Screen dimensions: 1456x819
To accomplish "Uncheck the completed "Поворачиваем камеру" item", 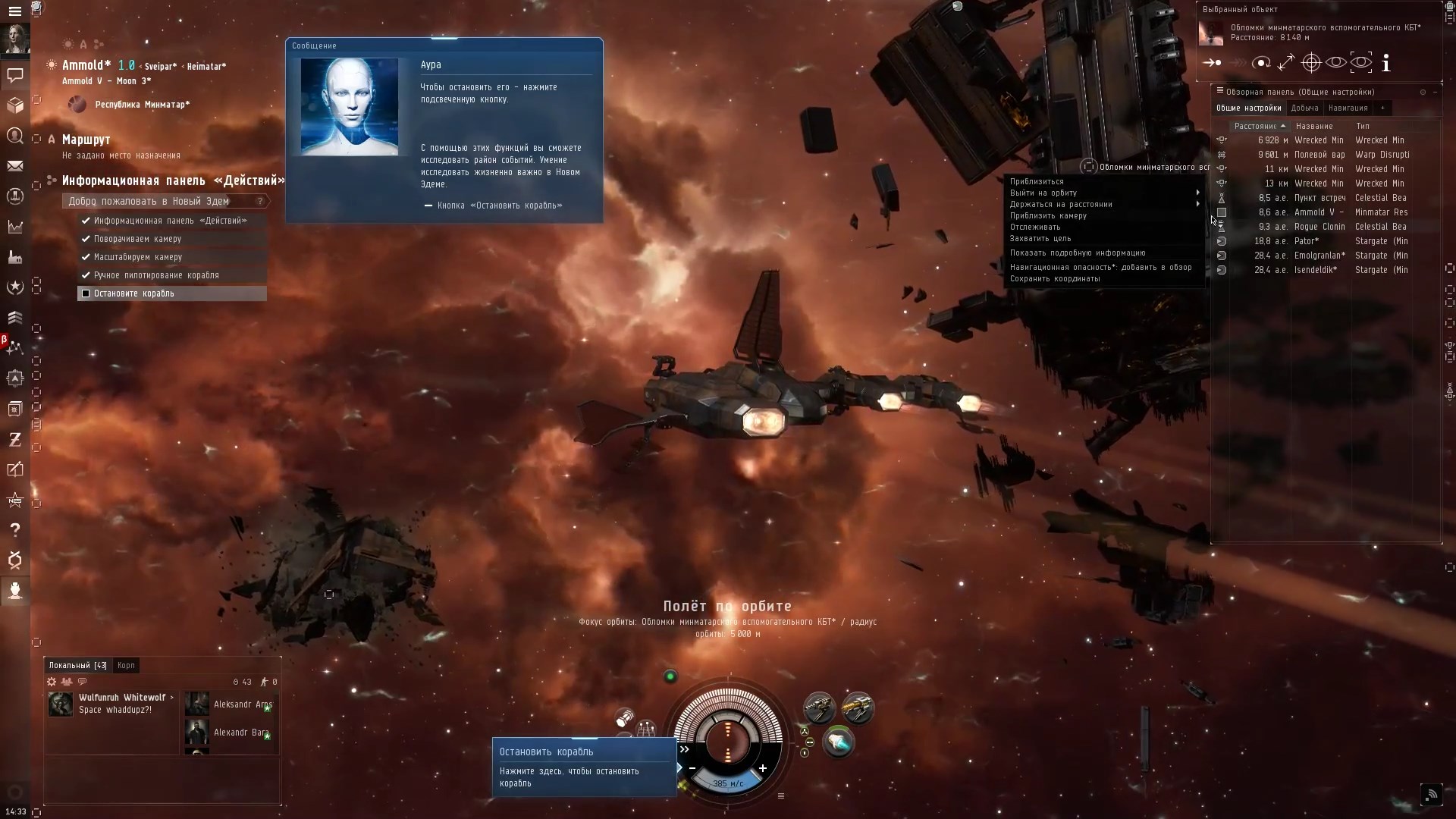I will (86, 239).
